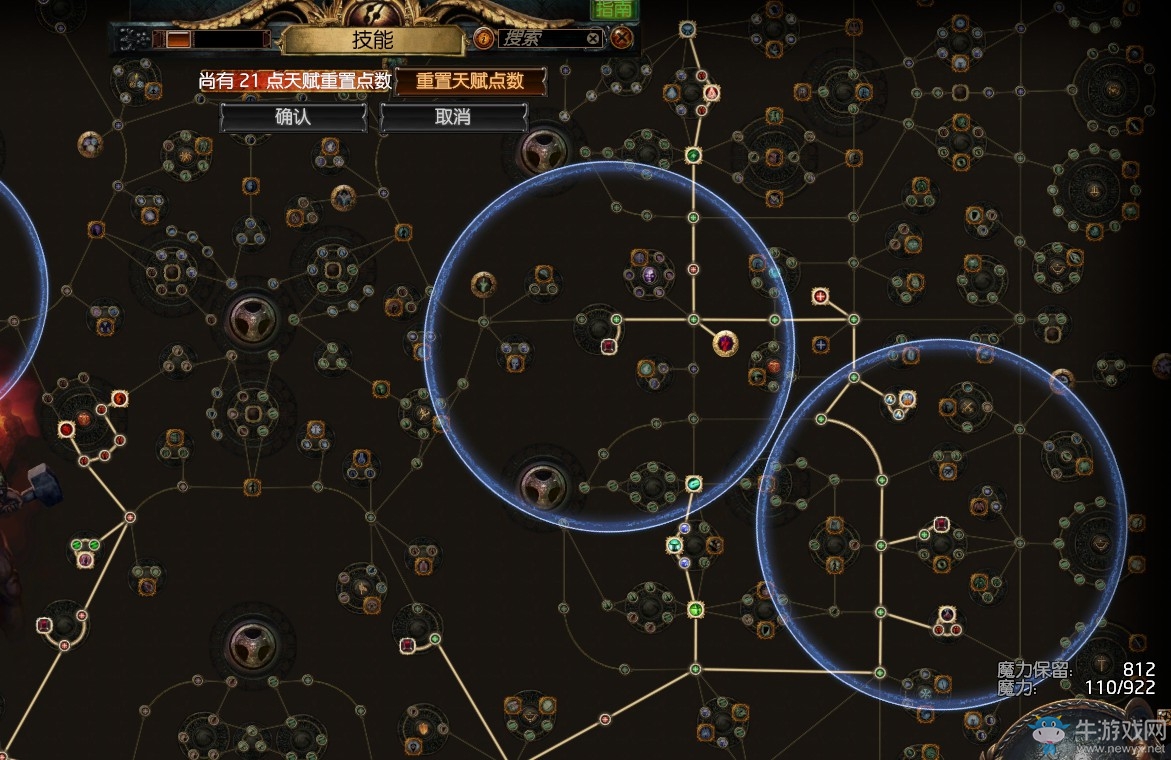Allocate the red cross notable node
This screenshot has width=1171, height=760.
821,296
